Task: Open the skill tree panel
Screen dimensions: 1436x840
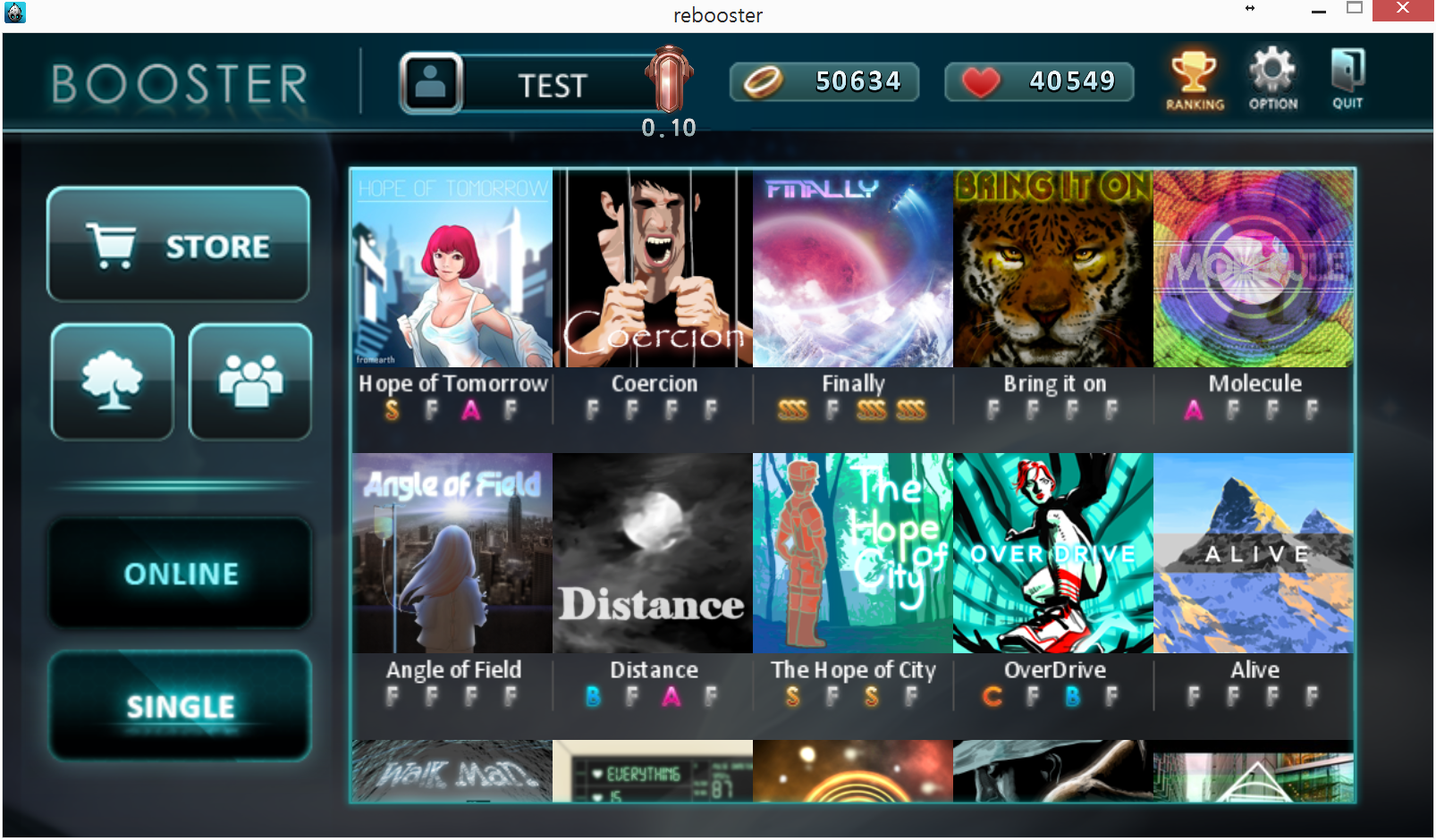Action: 112,382
